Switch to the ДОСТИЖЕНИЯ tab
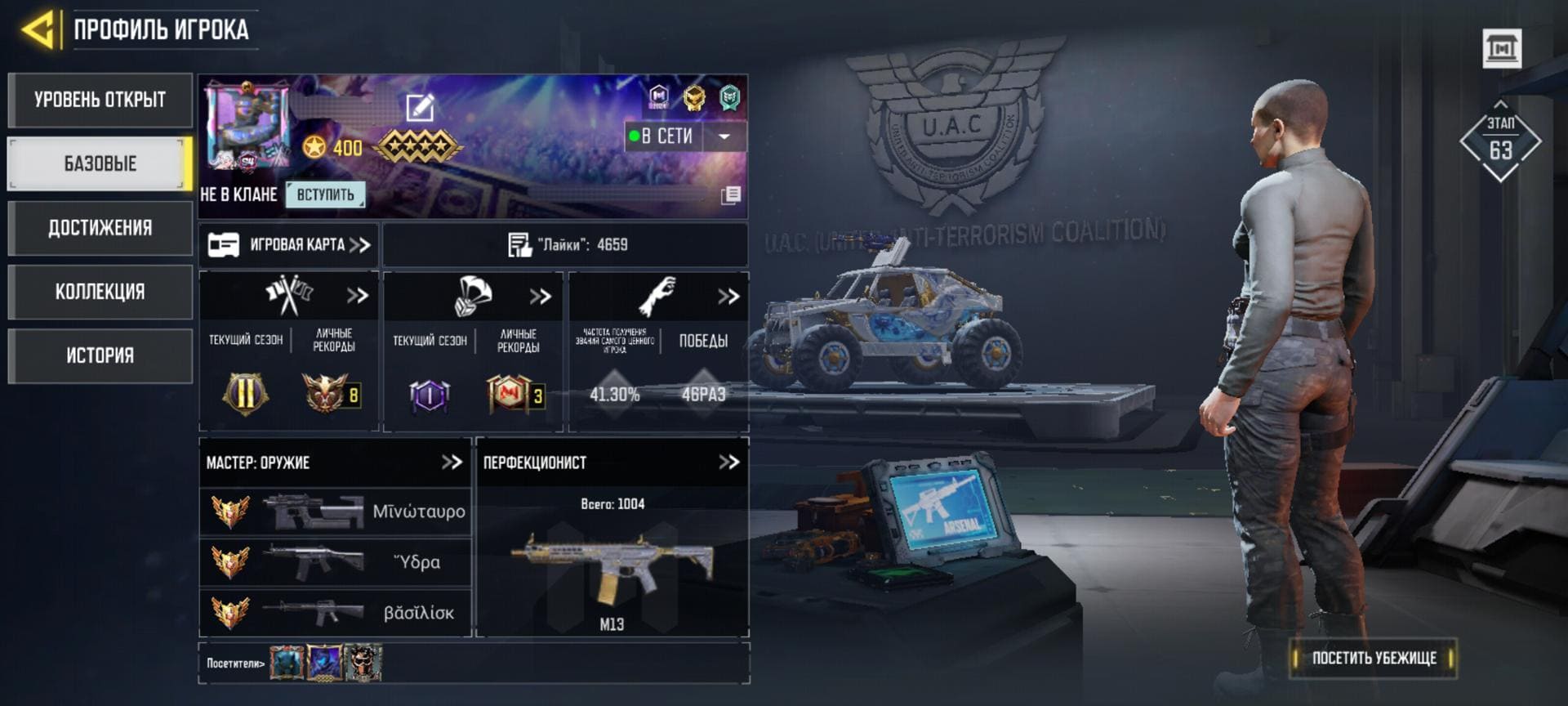 tap(100, 228)
